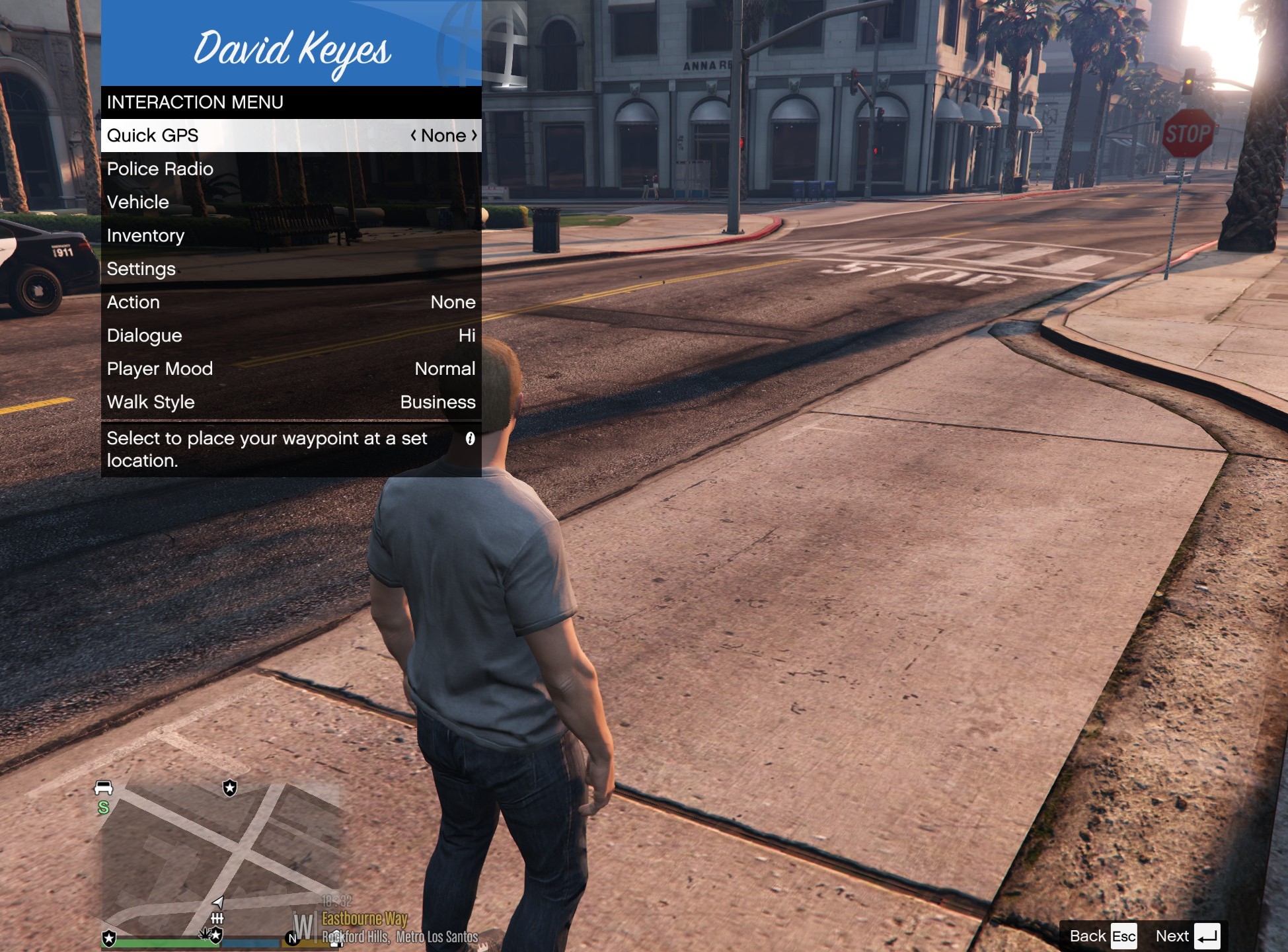Click the car blip on the minimap
The height and width of the screenshot is (952, 1288).
(x=104, y=787)
